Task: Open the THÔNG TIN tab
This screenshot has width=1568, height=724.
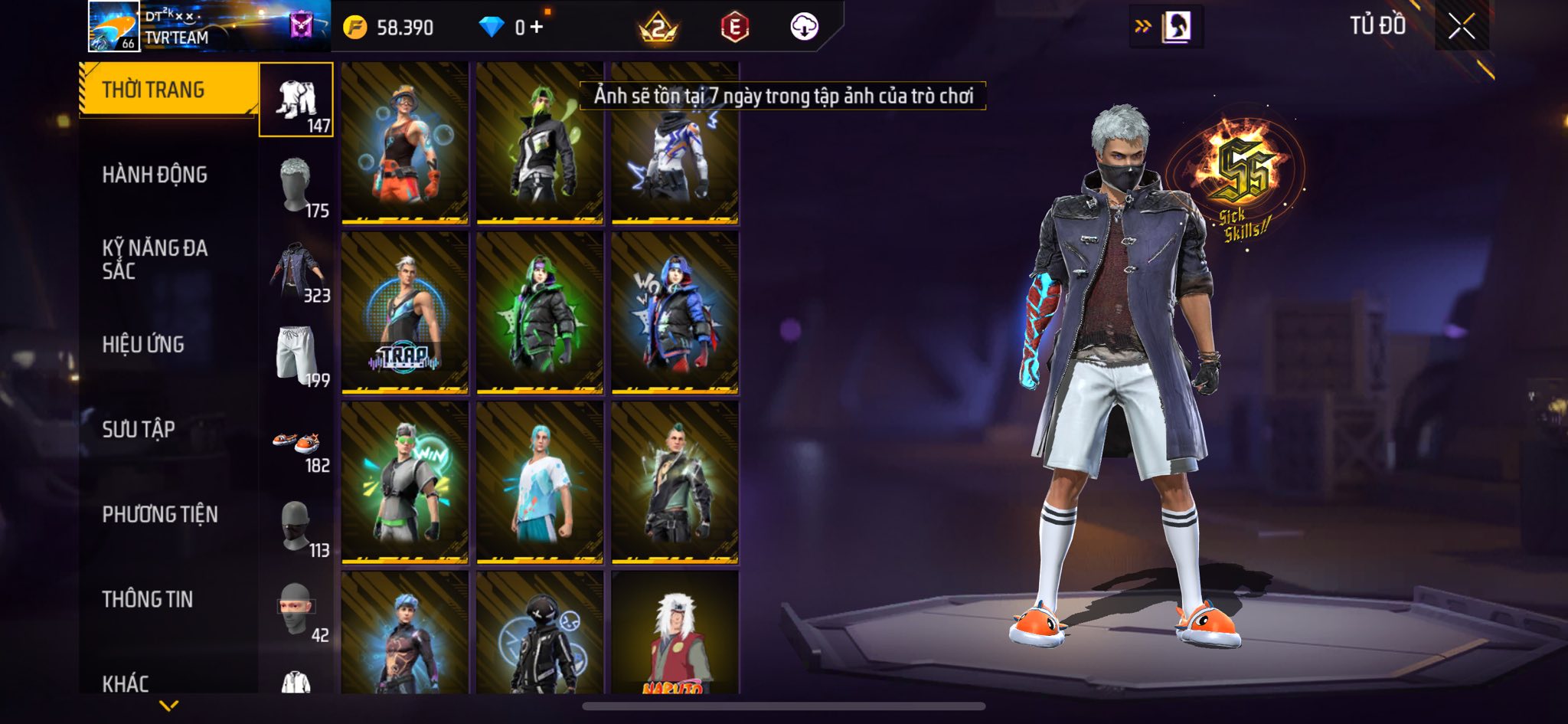Action: click(x=148, y=599)
